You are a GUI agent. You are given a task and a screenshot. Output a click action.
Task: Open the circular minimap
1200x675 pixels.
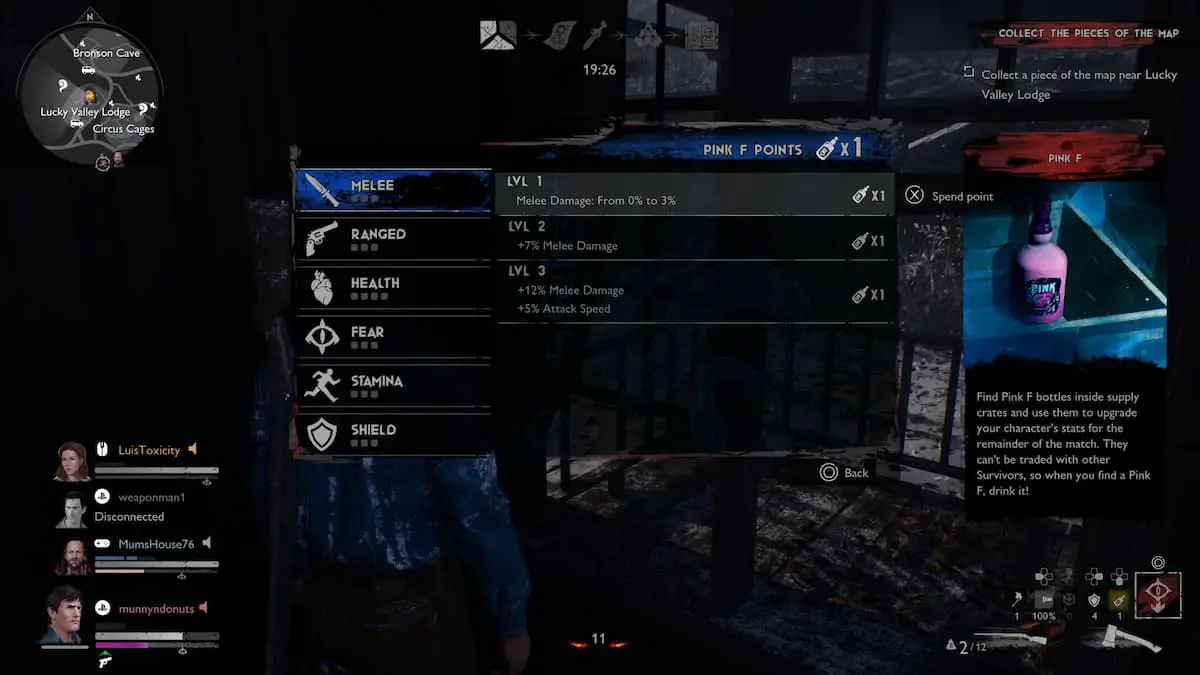89,92
